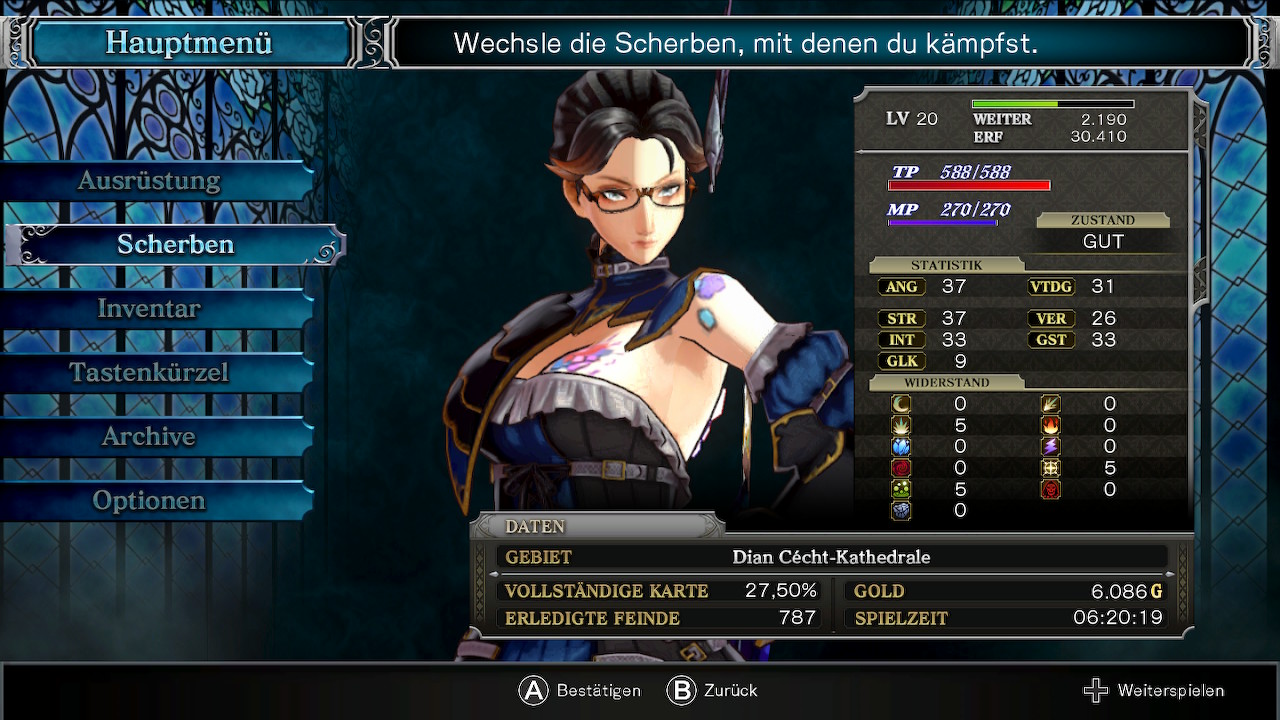Screen dimensions: 1280x720
Task: Open the Ausrüstung menu entry
Action: (150, 181)
